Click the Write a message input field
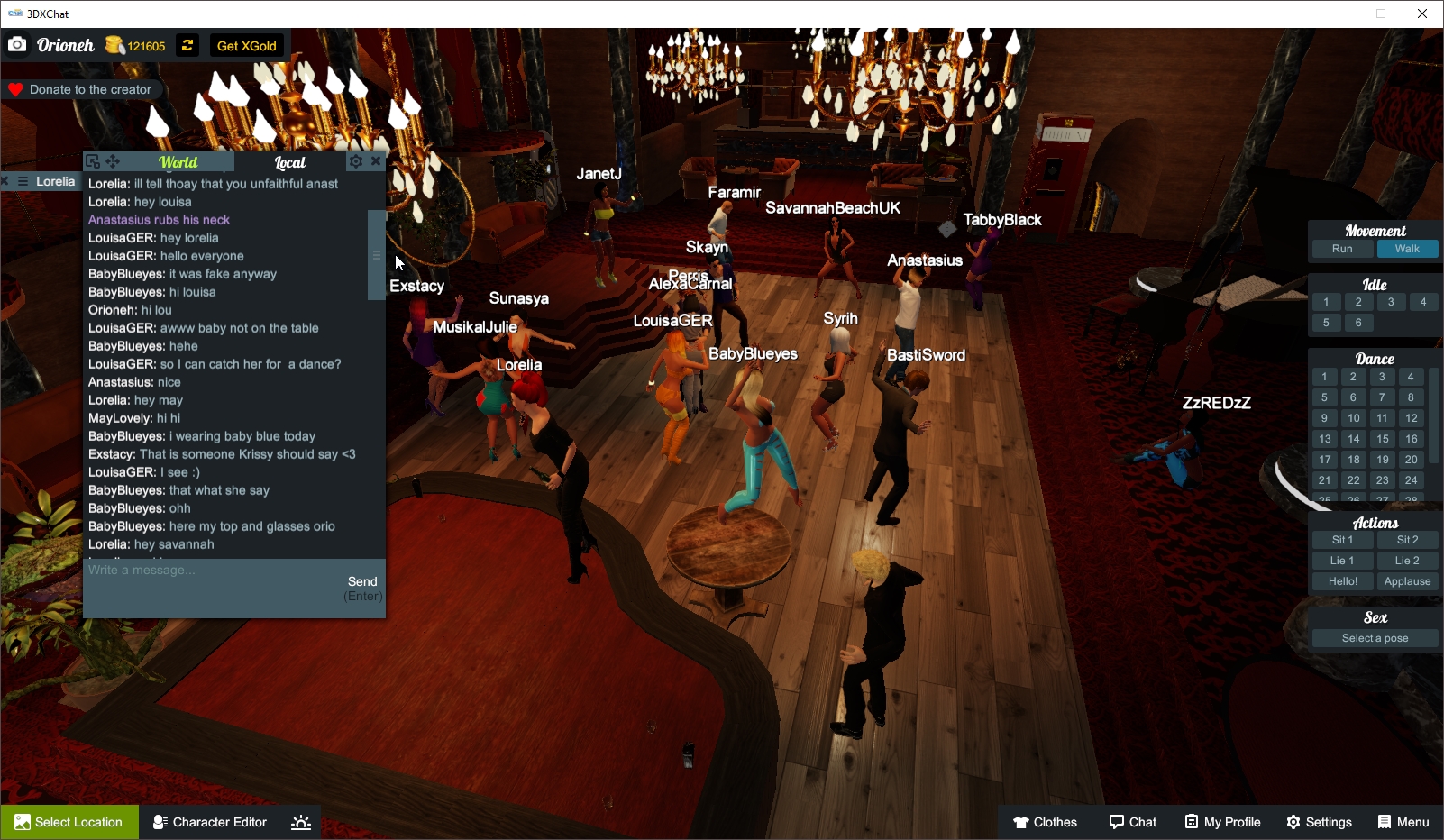Image resolution: width=1444 pixels, height=840 pixels. (180, 570)
